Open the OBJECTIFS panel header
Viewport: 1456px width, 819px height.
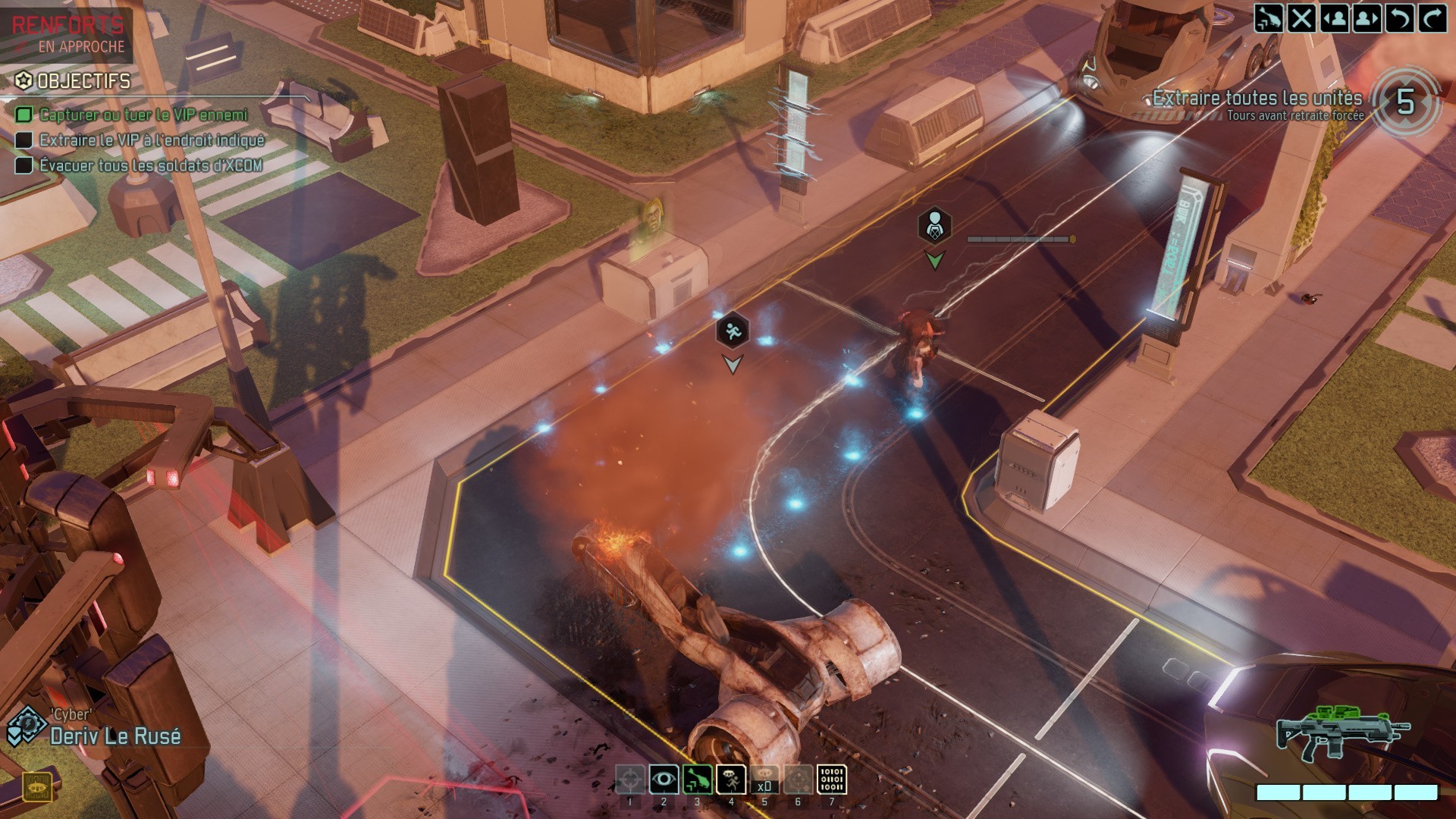(72, 80)
